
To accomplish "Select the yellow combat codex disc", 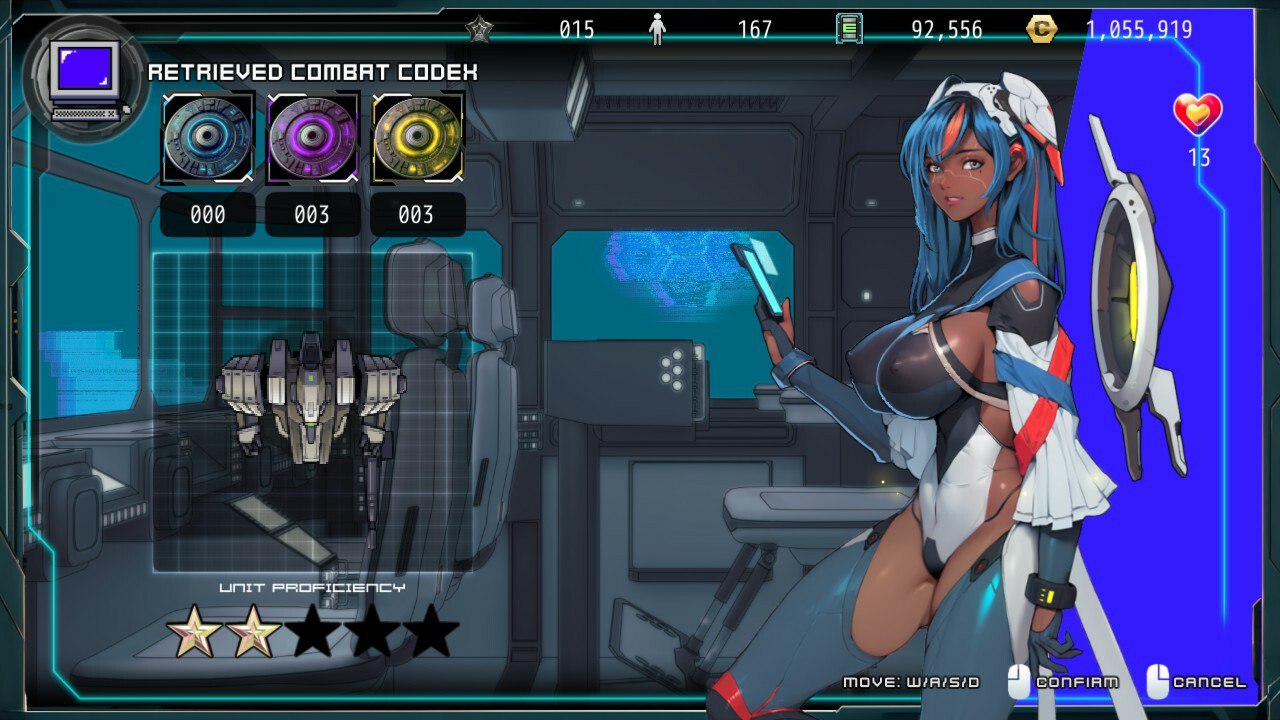I will (x=417, y=137).
